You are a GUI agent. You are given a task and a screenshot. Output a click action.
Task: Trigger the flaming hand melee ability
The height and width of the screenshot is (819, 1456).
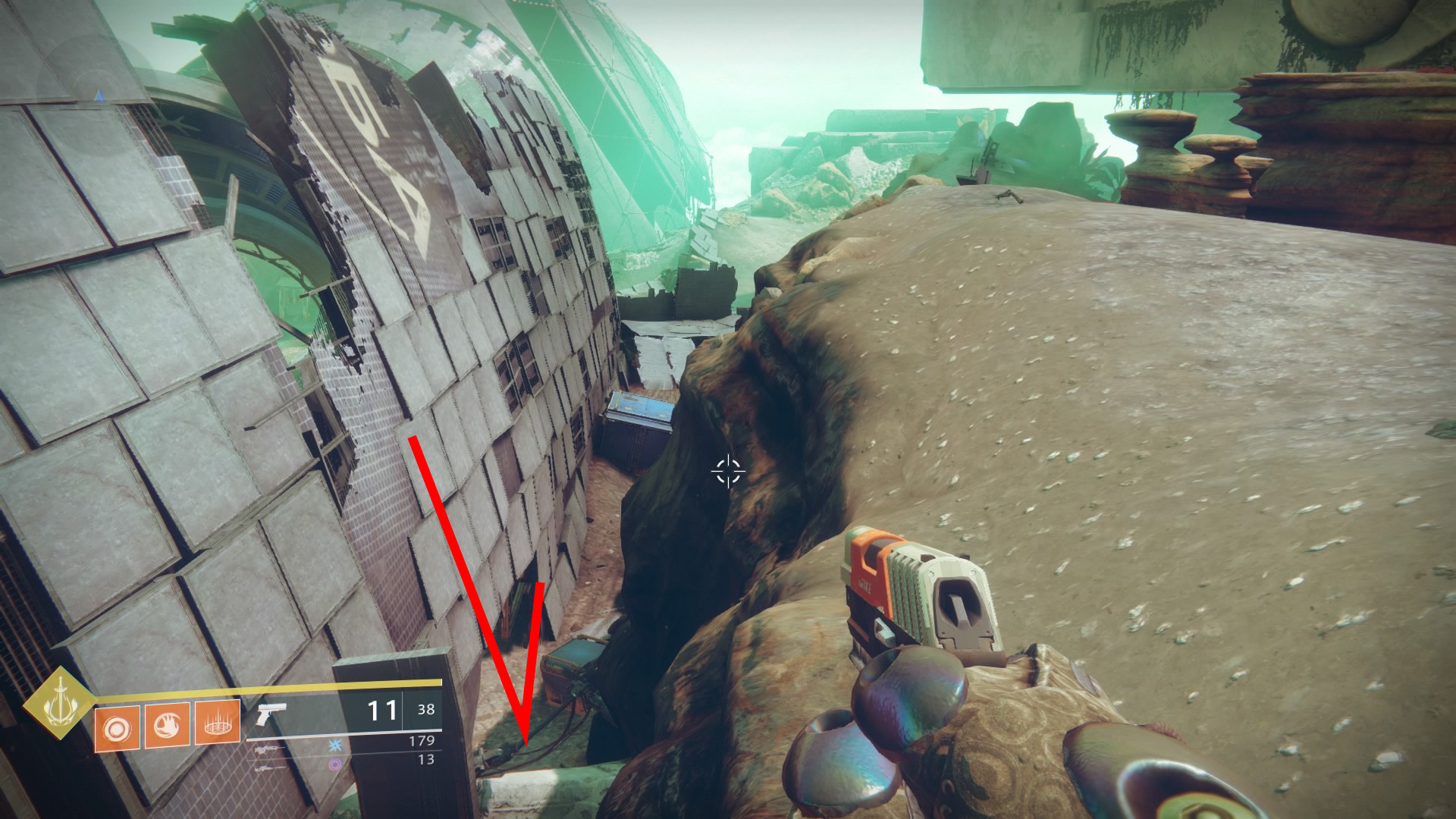coord(167,726)
